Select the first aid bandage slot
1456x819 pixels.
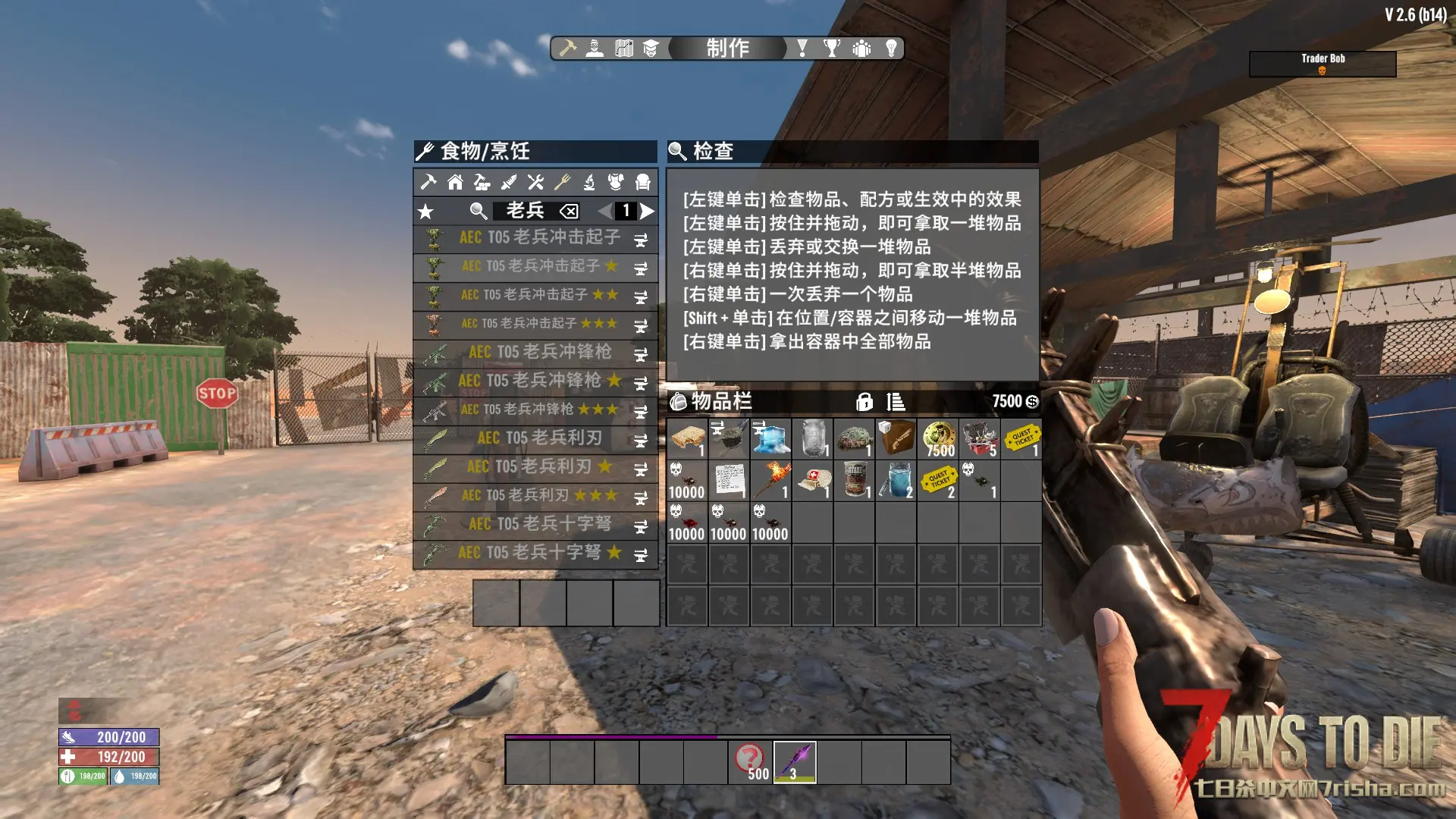813,480
